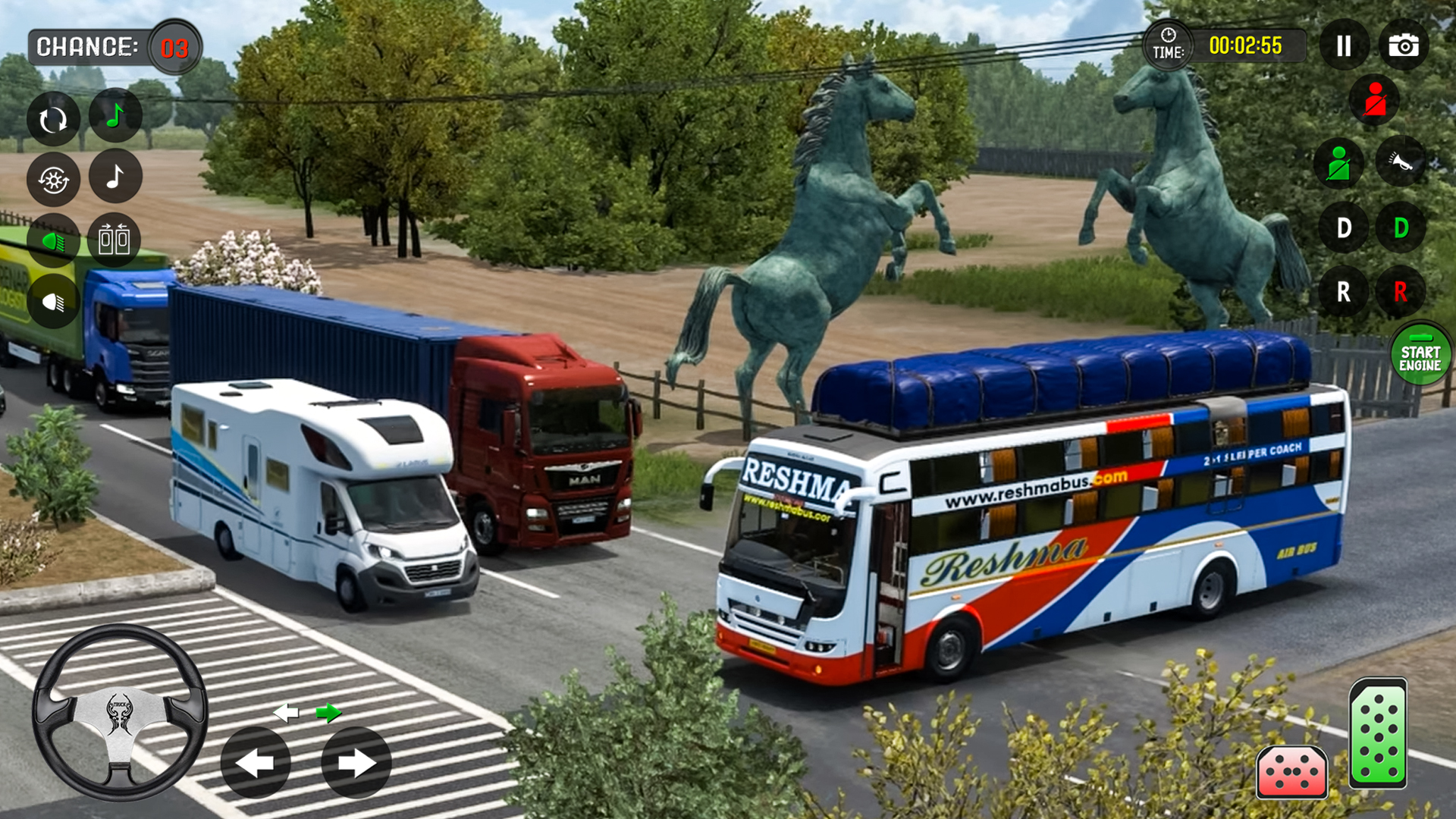Viewport: 1456px width, 819px height.
Task: Engage the red R reverse gear
Action: (1399, 290)
